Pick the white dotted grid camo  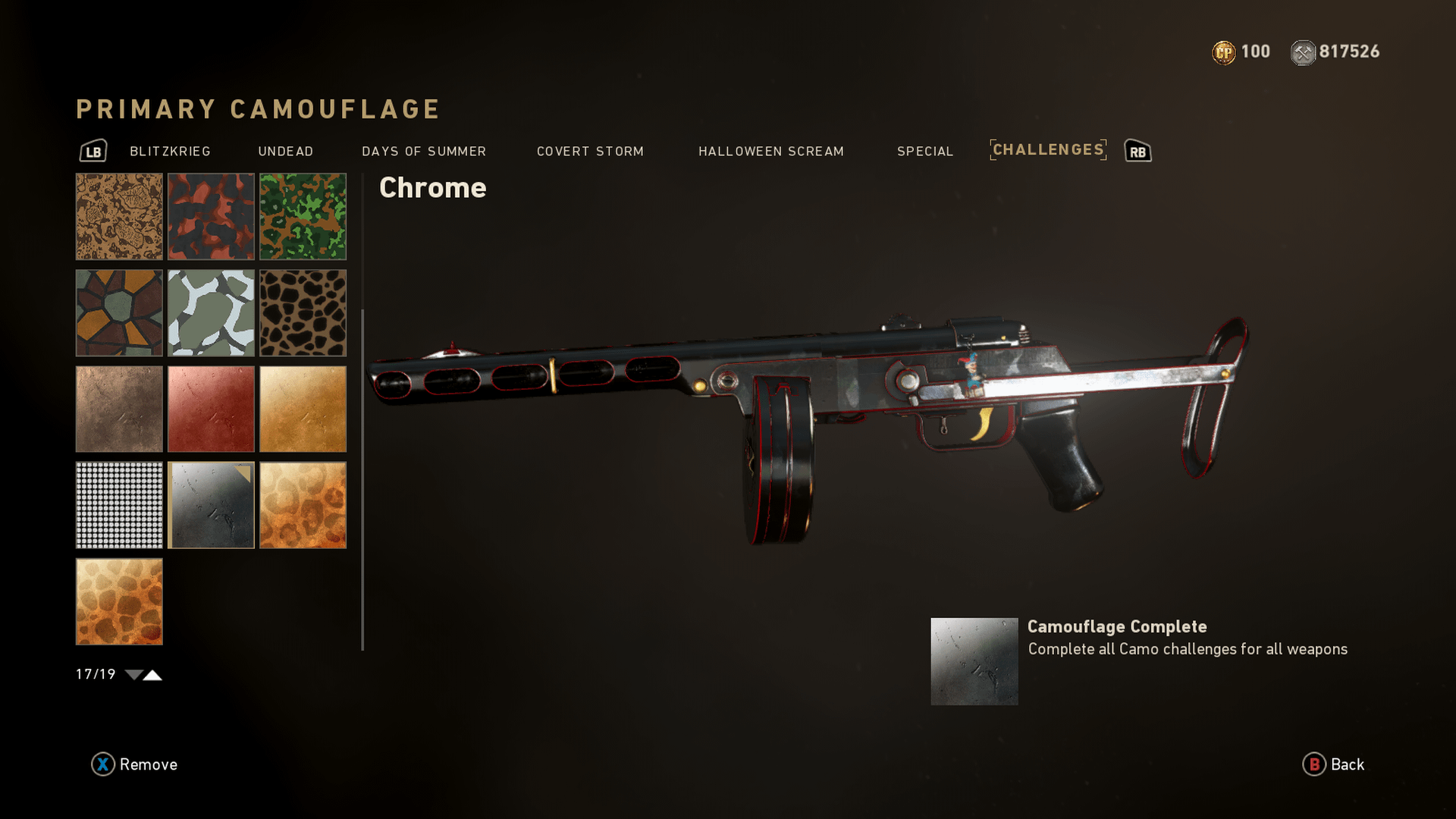pyautogui.click(x=119, y=505)
